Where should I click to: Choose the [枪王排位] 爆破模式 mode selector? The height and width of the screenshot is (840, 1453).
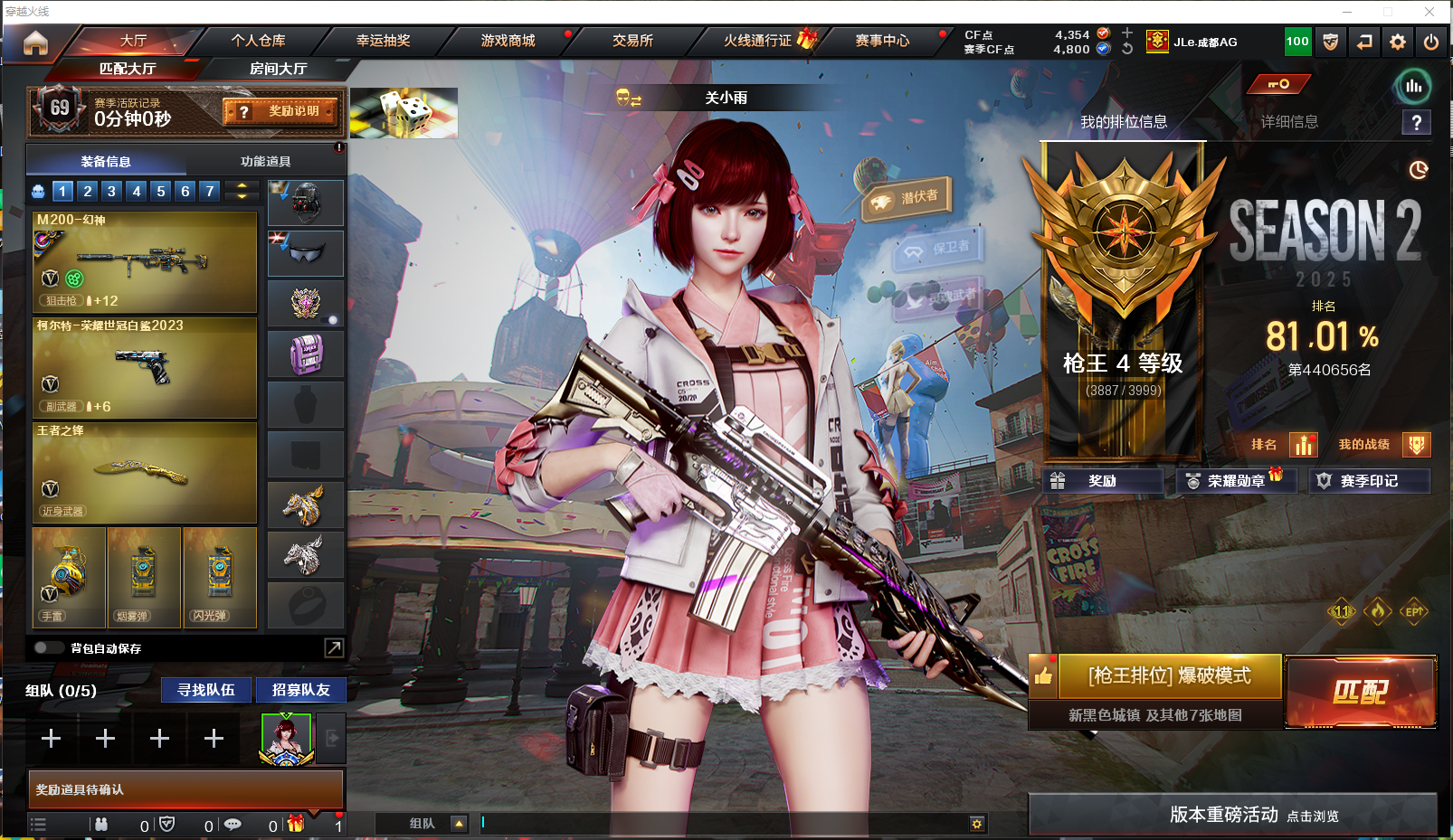click(x=1169, y=676)
